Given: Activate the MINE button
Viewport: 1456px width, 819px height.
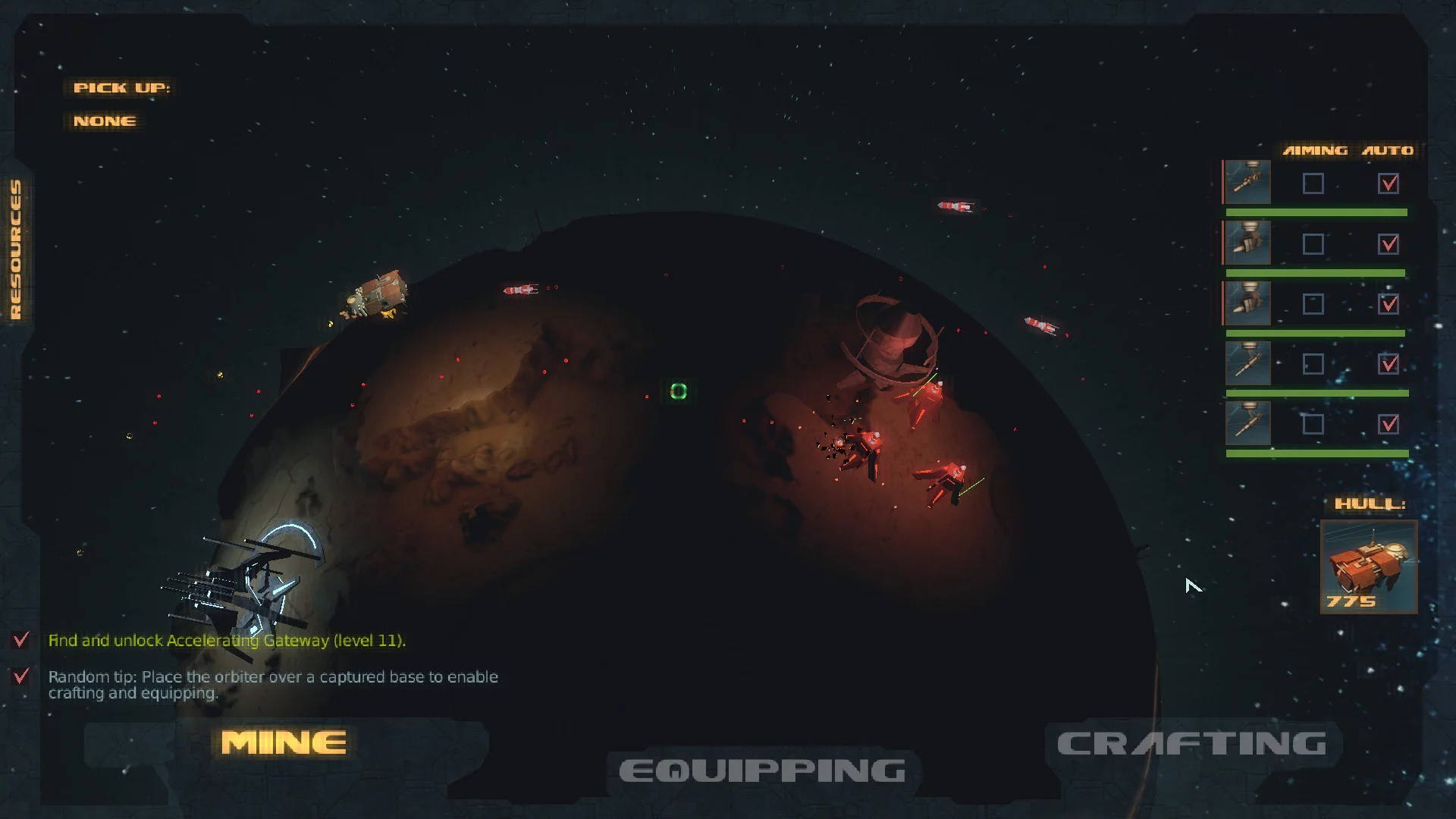Looking at the screenshot, I should click(x=284, y=743).
